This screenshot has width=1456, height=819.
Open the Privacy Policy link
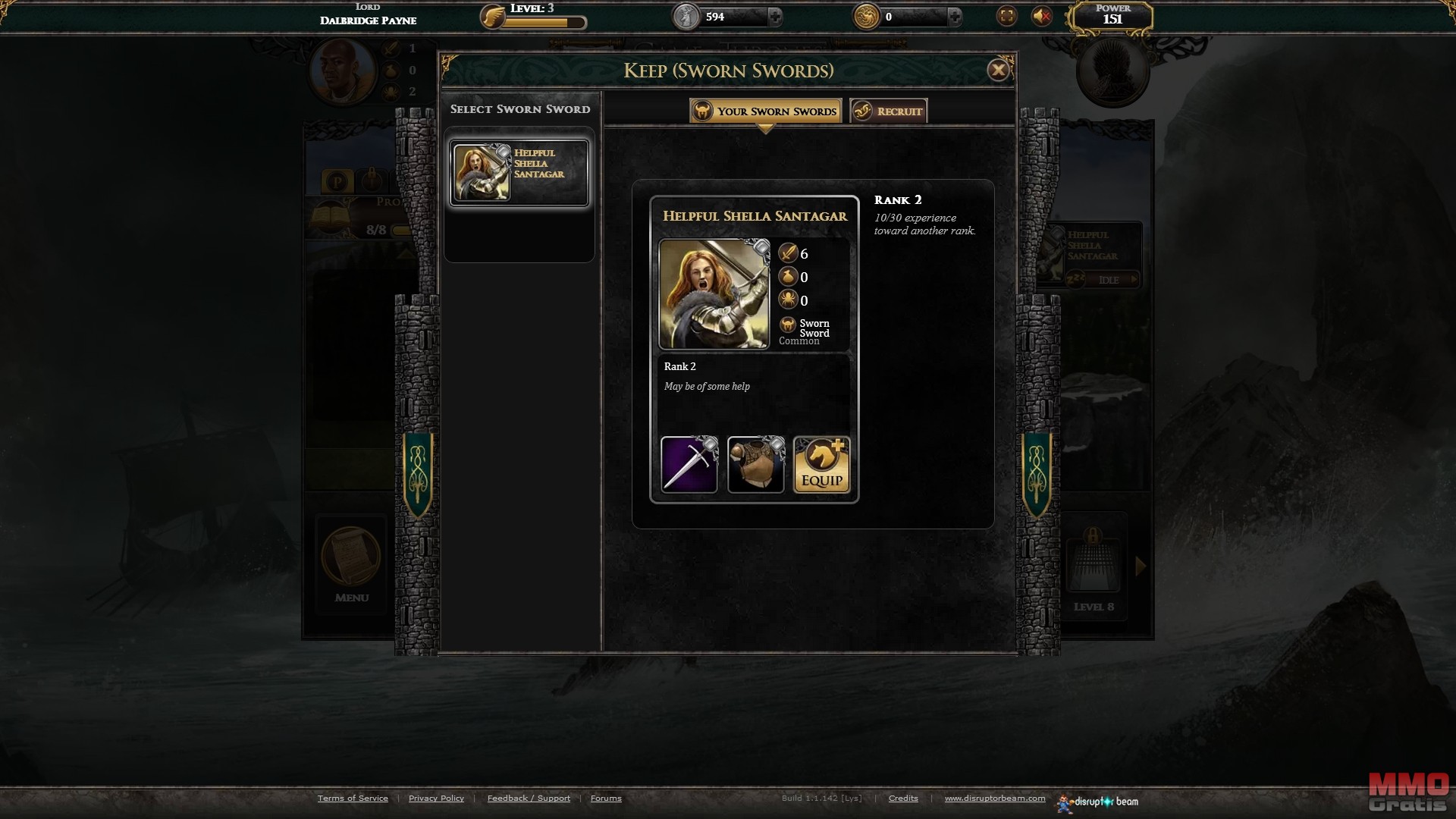click(x=436, y=798)
